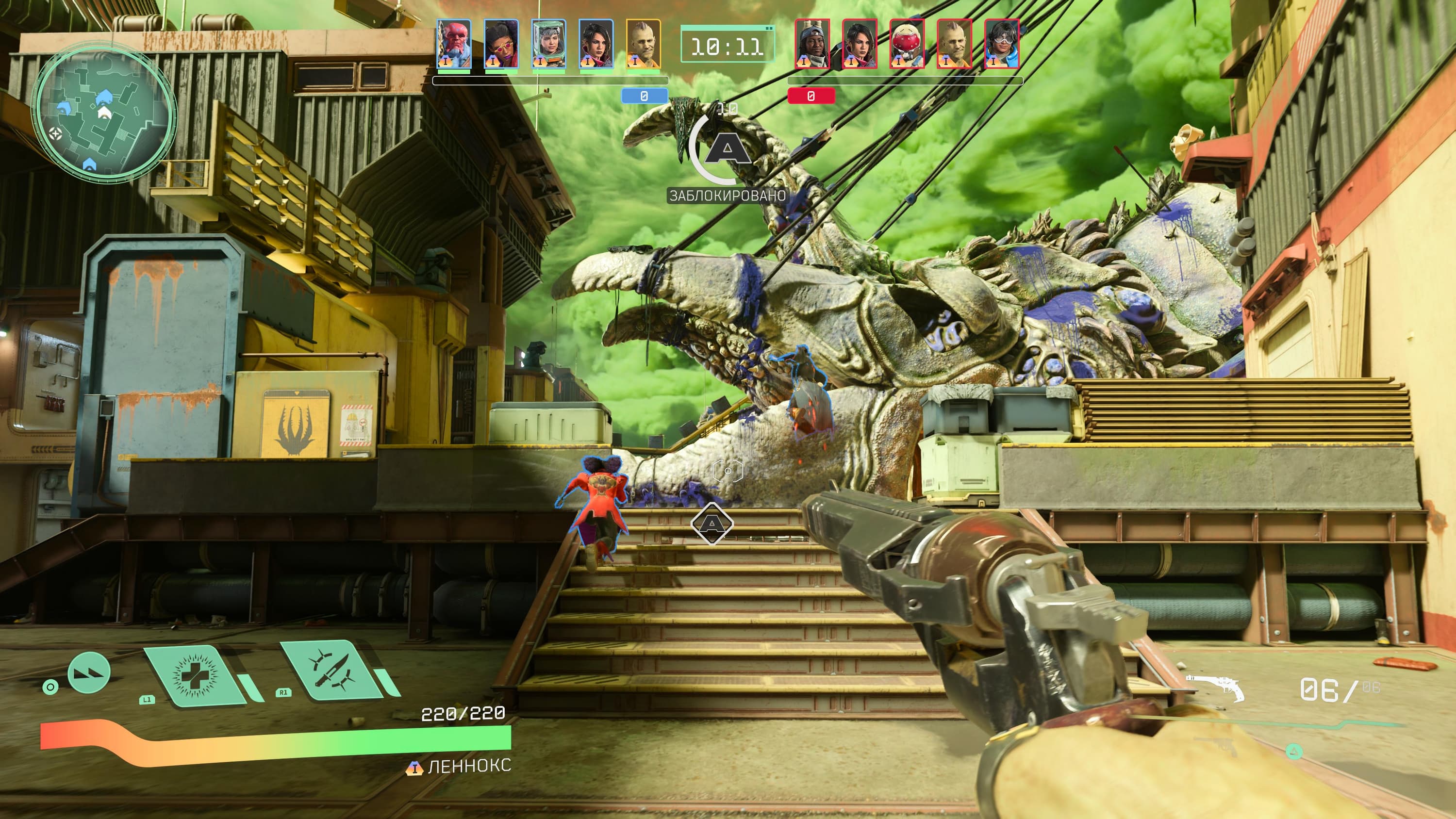Viewport: 1456px width, 819px height.
Task: Choose the red robot enemy portrait
Action: tap(907, 44)
